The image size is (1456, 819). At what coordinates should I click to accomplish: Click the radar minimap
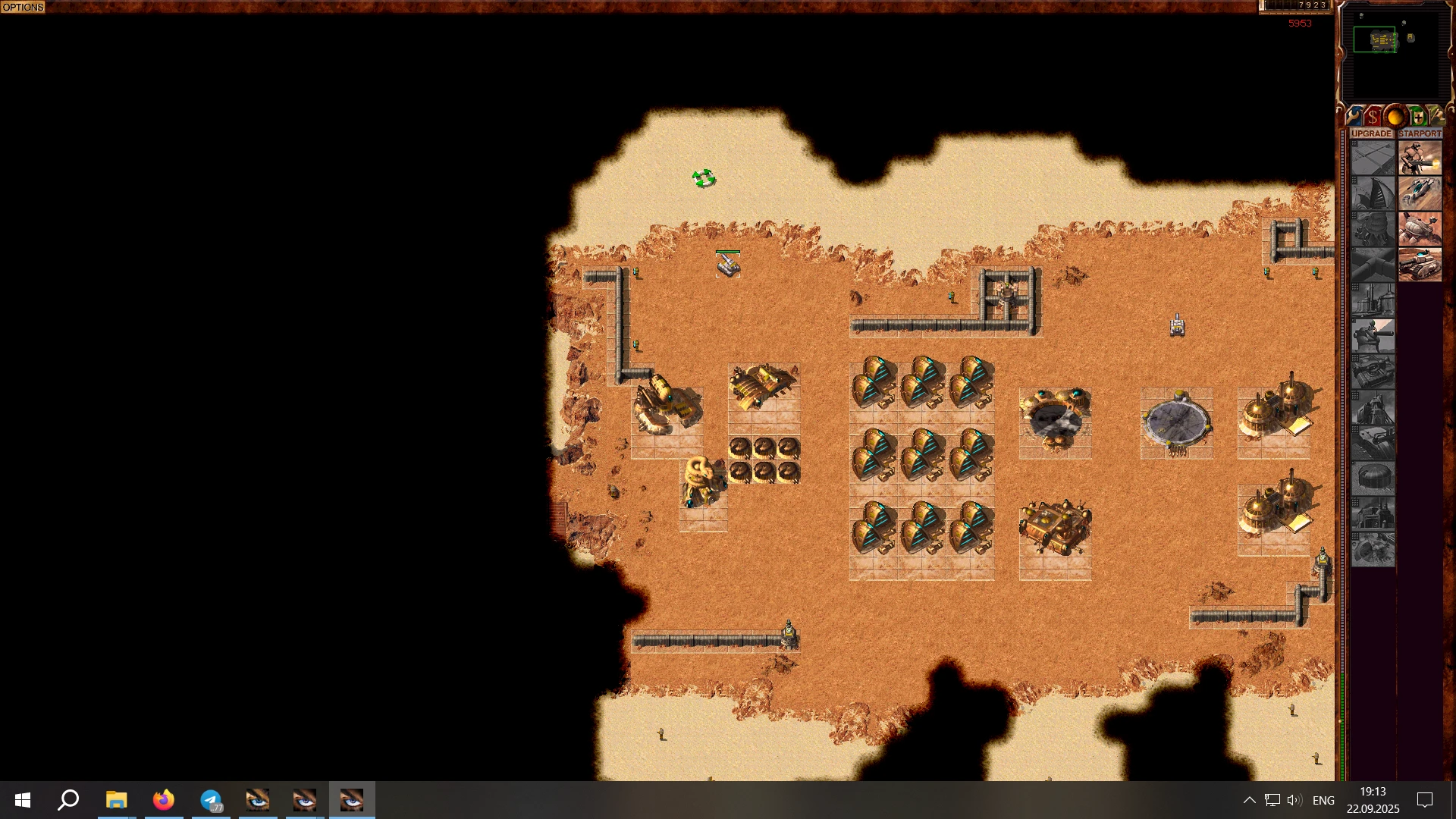[1394, 53]
